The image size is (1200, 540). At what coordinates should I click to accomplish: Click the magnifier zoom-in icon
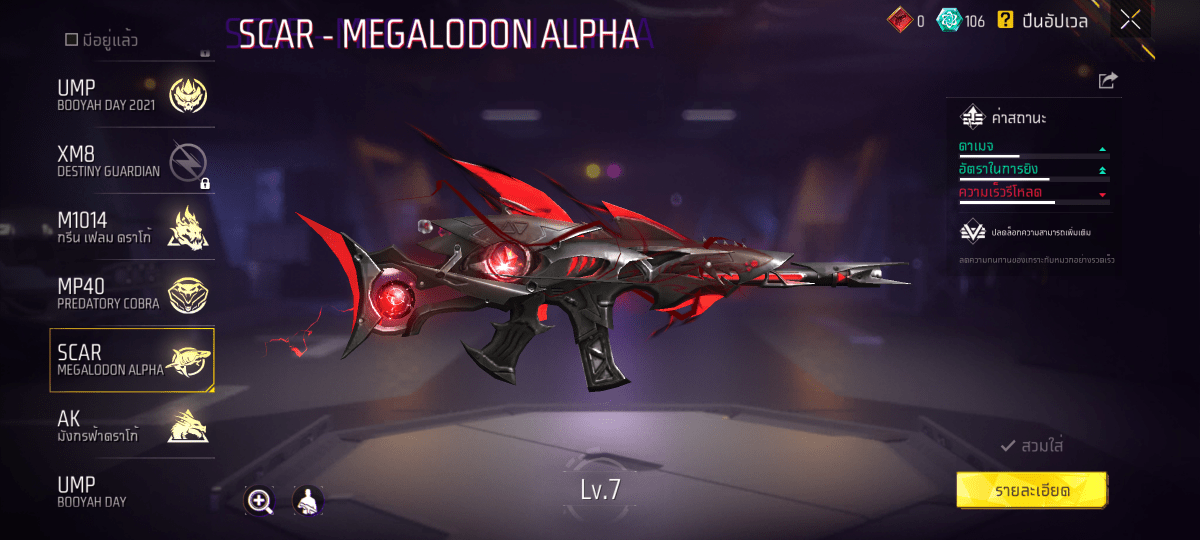pos(260,501)
